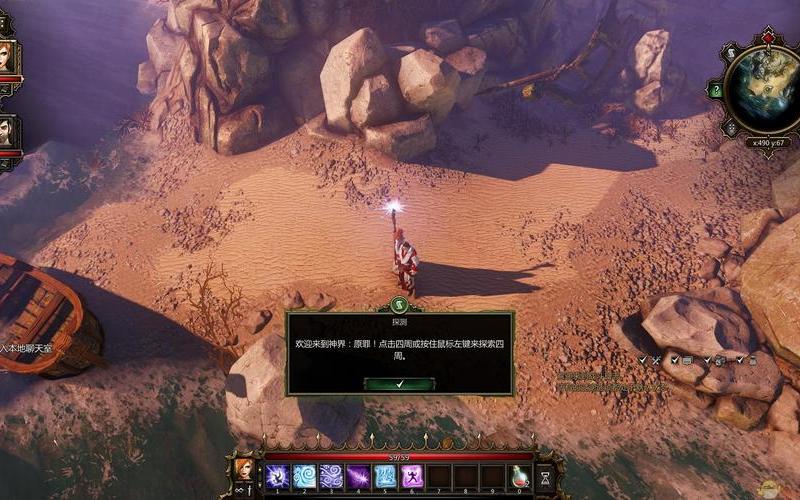Activate the purple burst skill in slot 1
The height and width of the screenshot is (500, 800).
coord(278,476)
